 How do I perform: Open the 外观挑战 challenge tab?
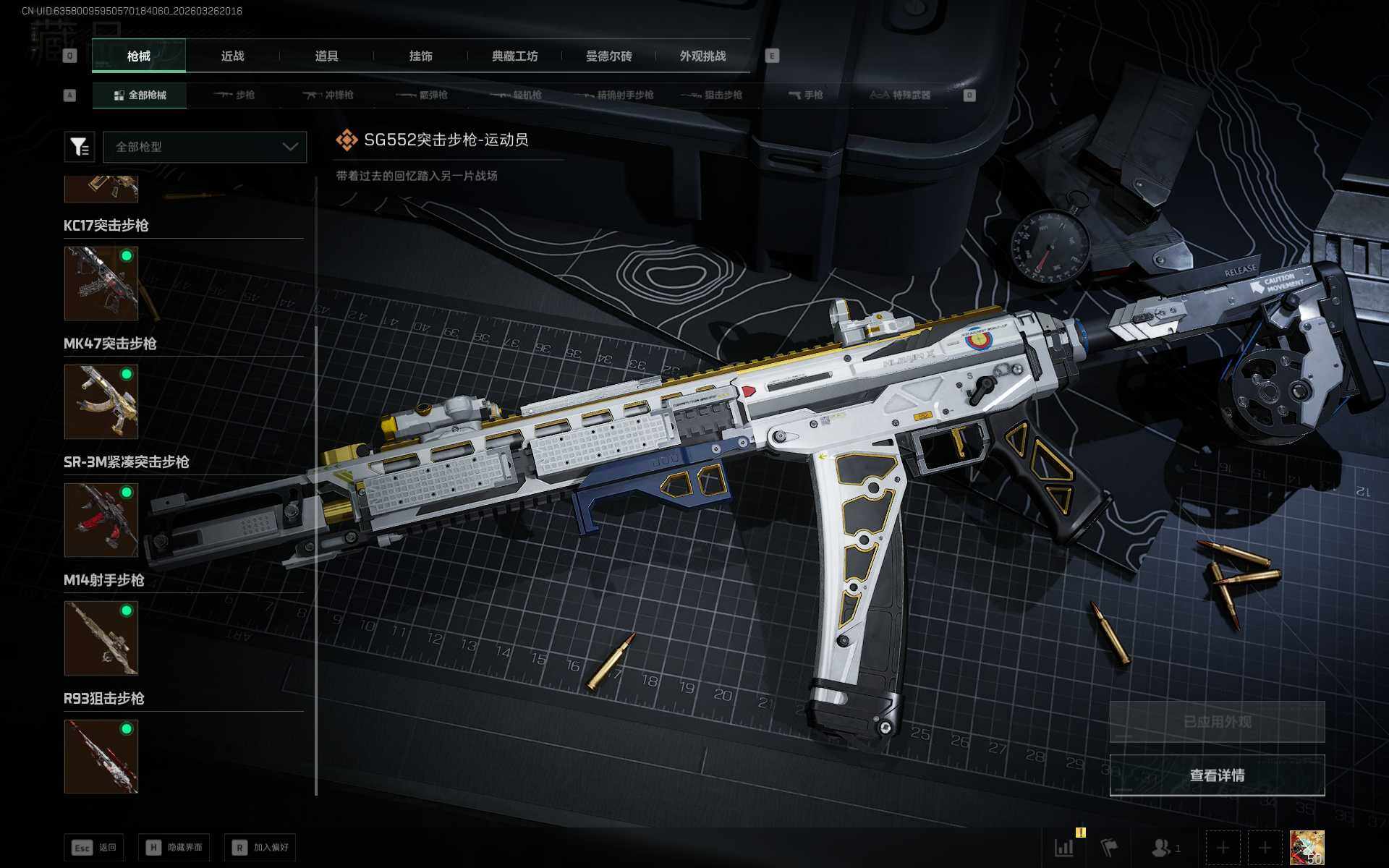click(702, 56)
